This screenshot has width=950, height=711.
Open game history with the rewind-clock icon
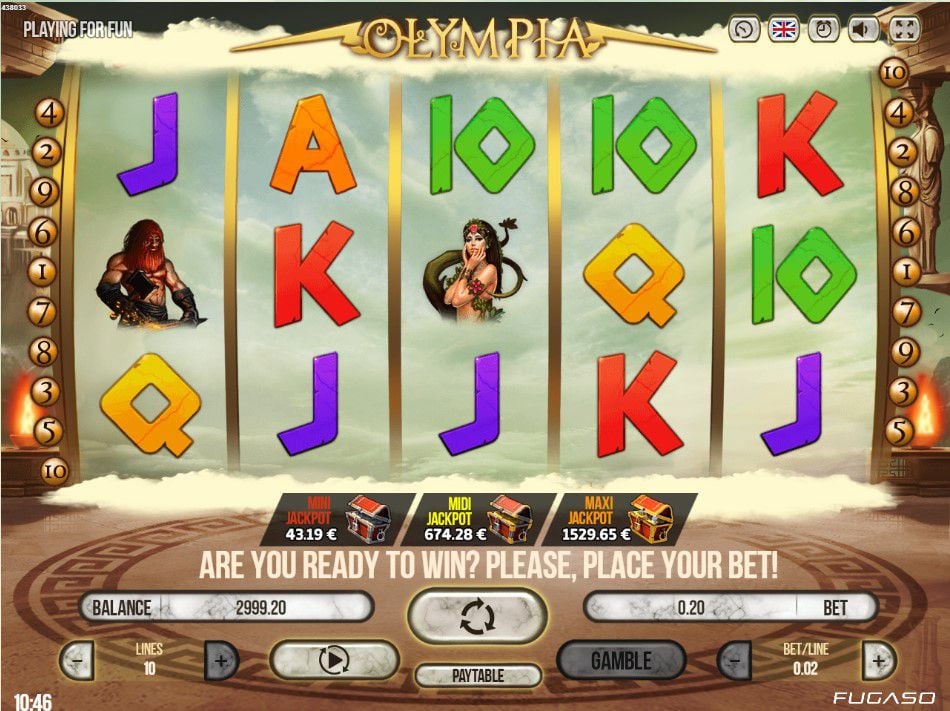coord(743,29)
